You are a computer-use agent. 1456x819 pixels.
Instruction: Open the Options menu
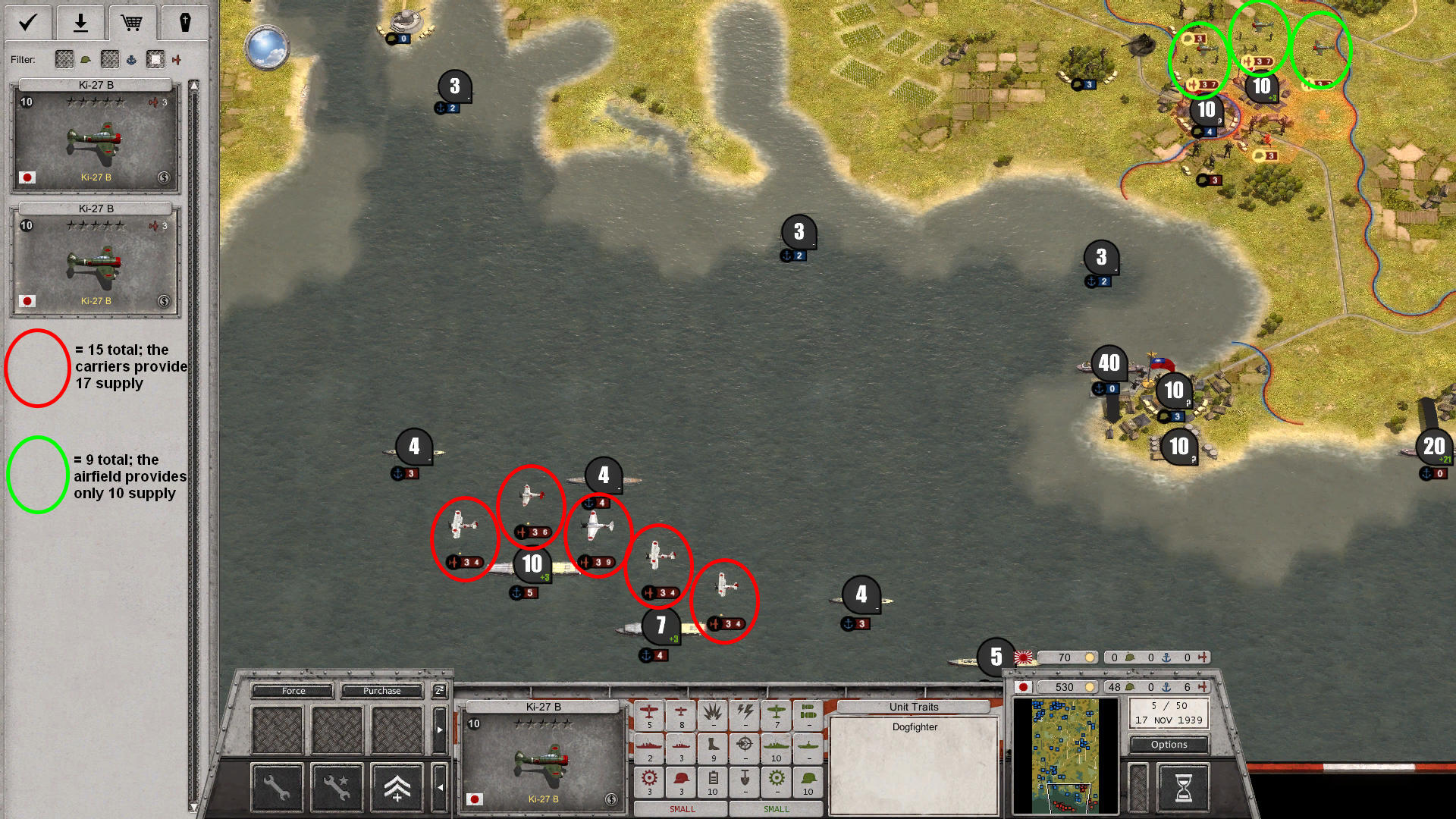click(x=1168, y=745)
